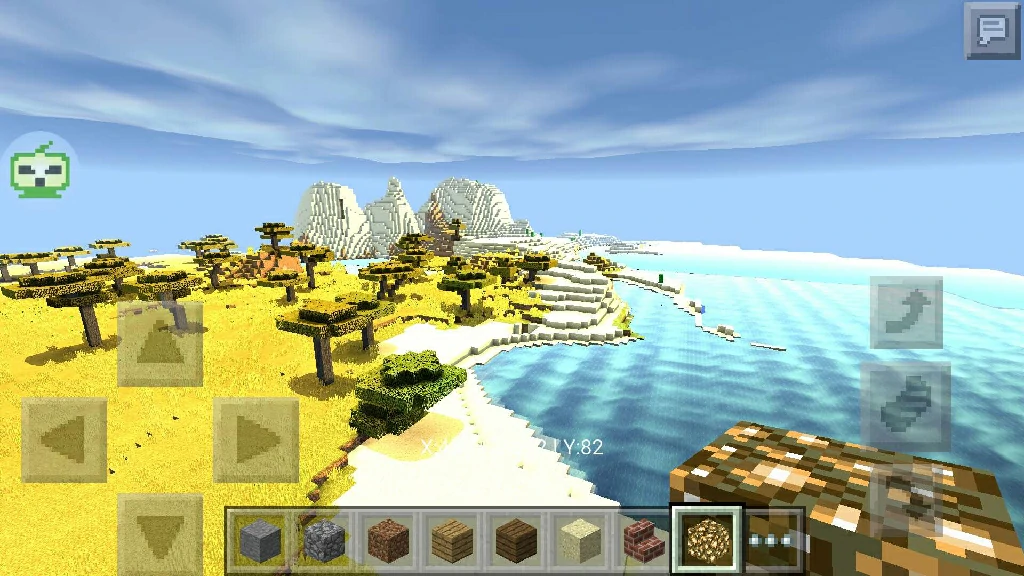Viewport: 1024px width, 576px height.
Task: Move backward with the down arrow
Action: pos(160,535)
